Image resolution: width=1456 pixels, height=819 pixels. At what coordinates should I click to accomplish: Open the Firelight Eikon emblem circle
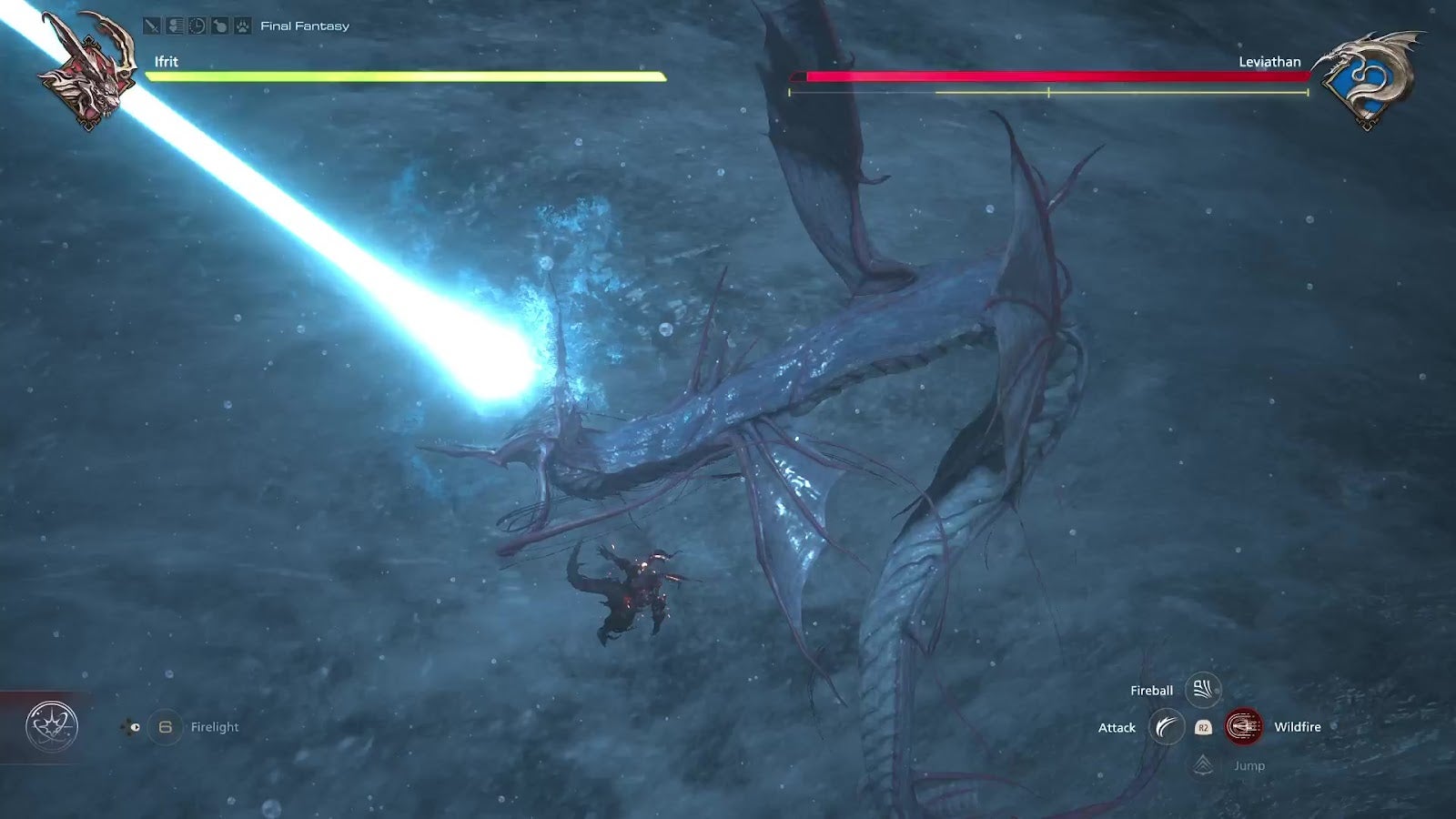(52, 724)
